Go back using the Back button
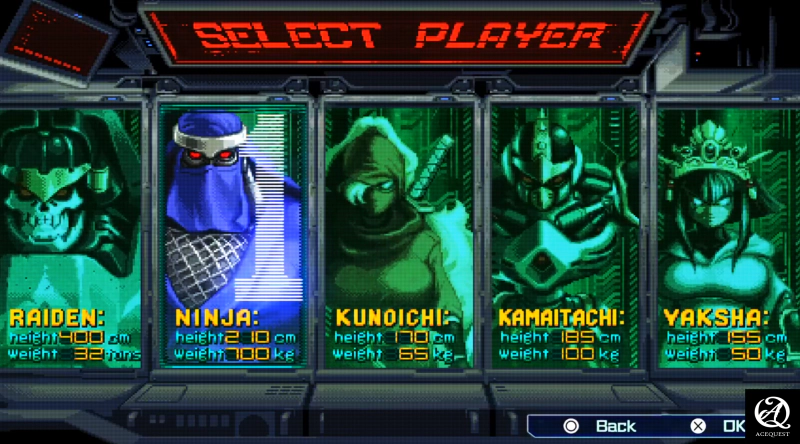The height and width of the screenshot is (444, 800). (x=603, y=426)
